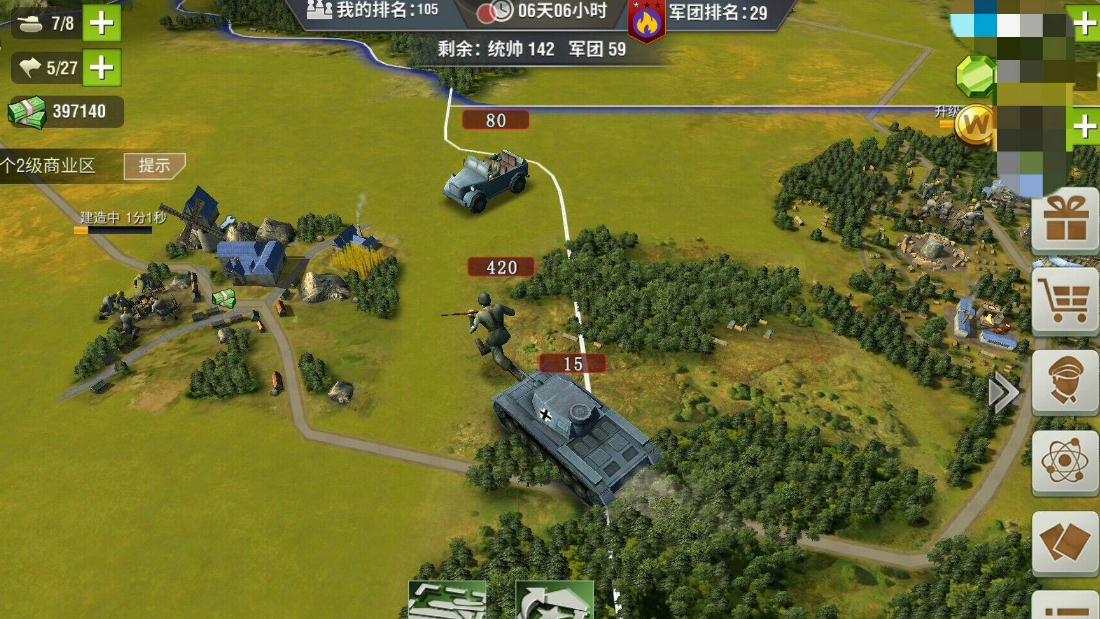Open the officer commander menu
Image resolution: width=1100 pixels, height=619 pixels.
[x=1065, y=381]
